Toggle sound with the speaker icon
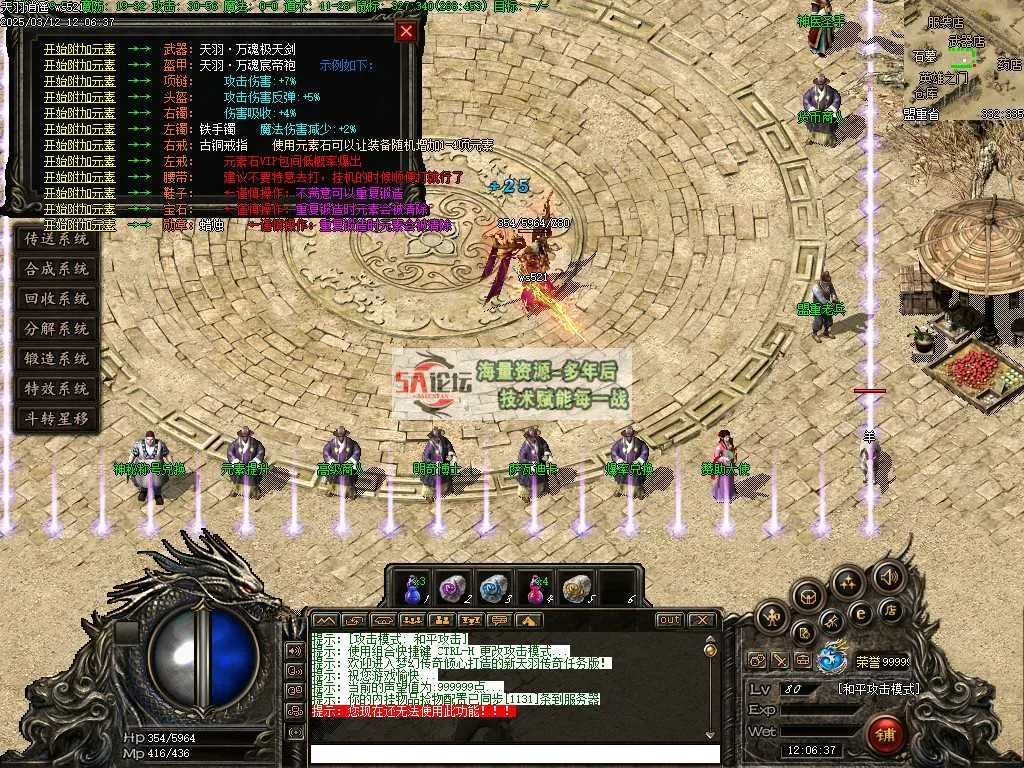 887,577
